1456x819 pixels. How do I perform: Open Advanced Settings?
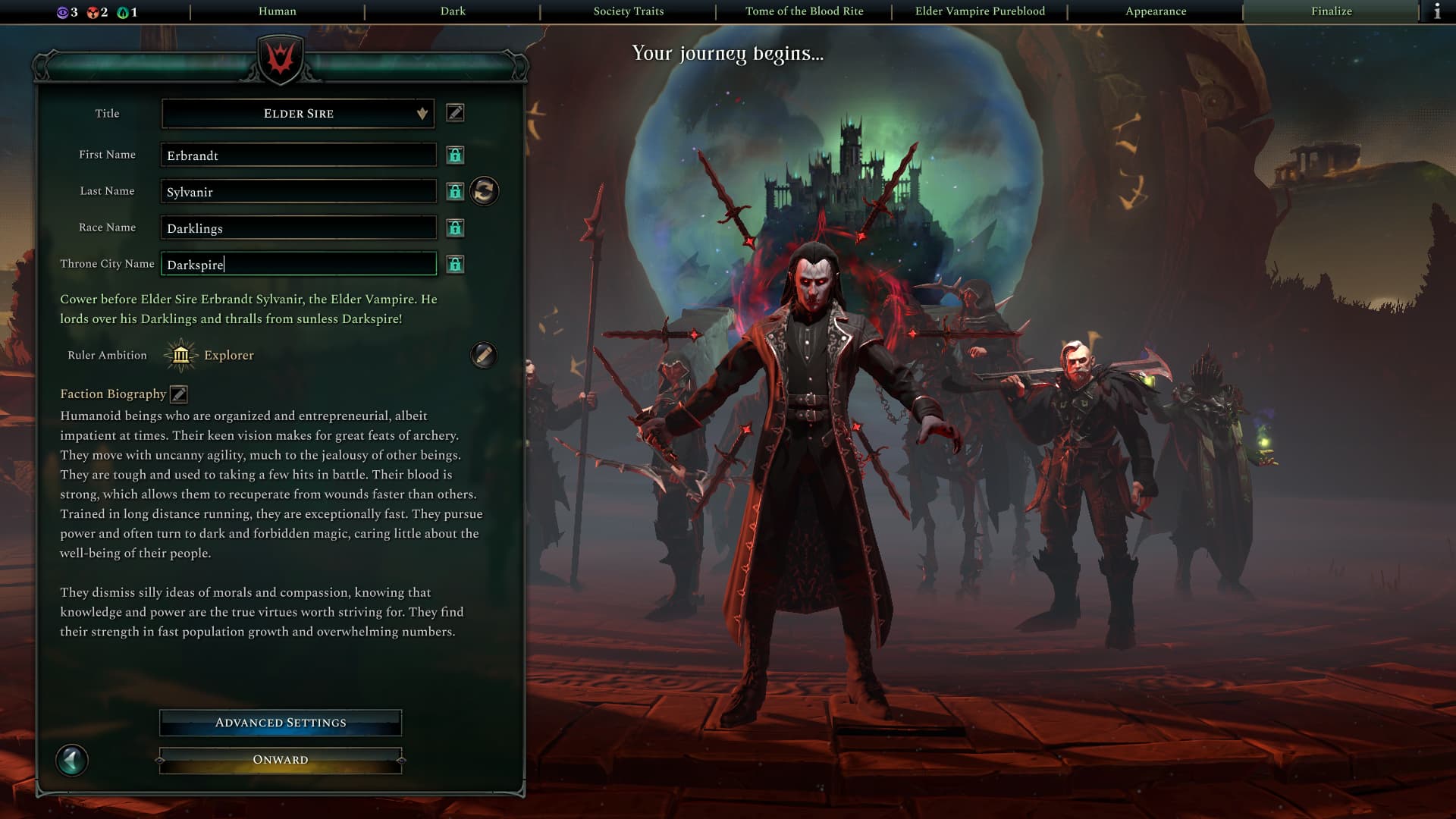click(281, 723)
